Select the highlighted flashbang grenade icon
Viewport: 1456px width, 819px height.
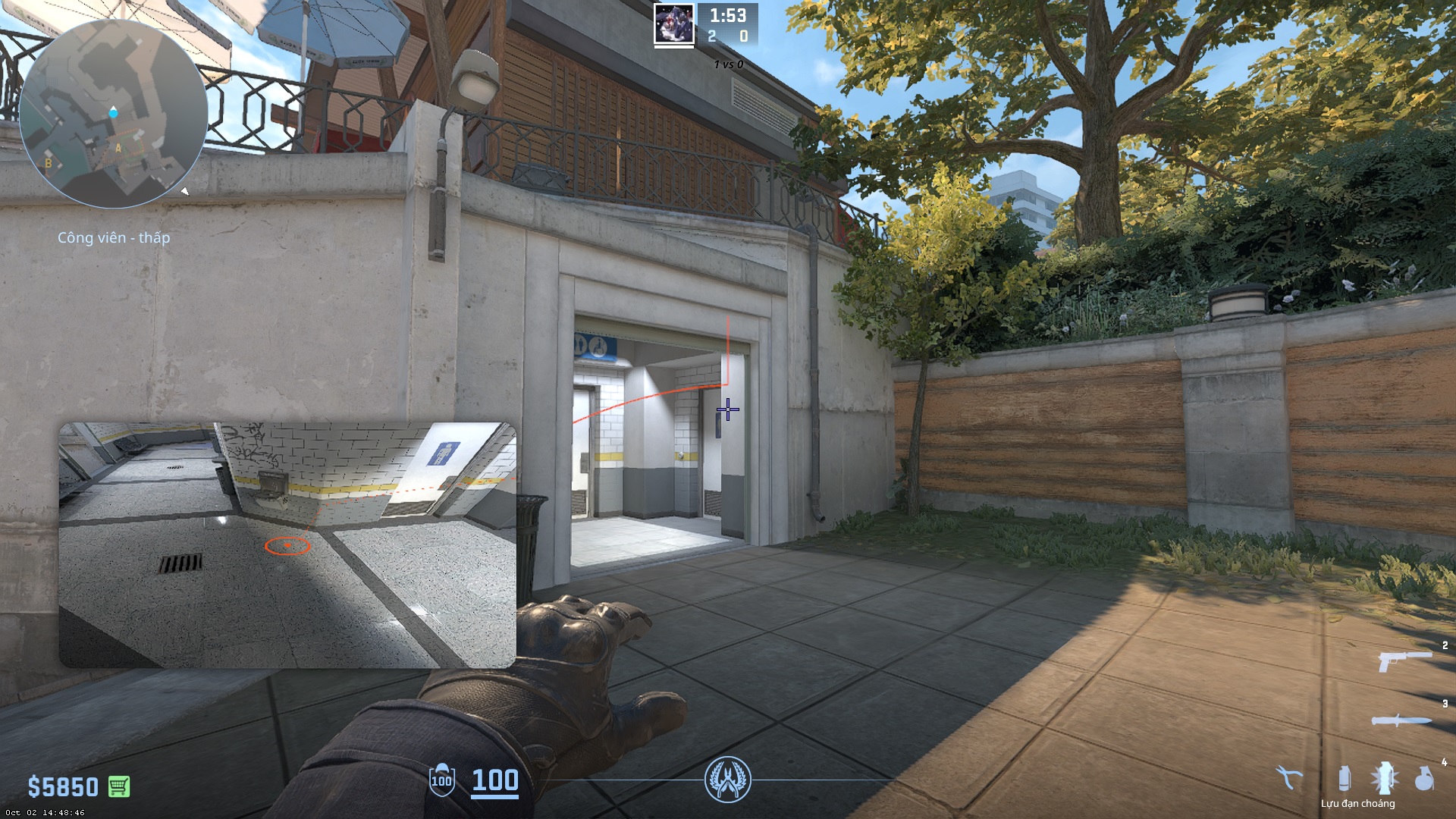(x=1385, y=778)
